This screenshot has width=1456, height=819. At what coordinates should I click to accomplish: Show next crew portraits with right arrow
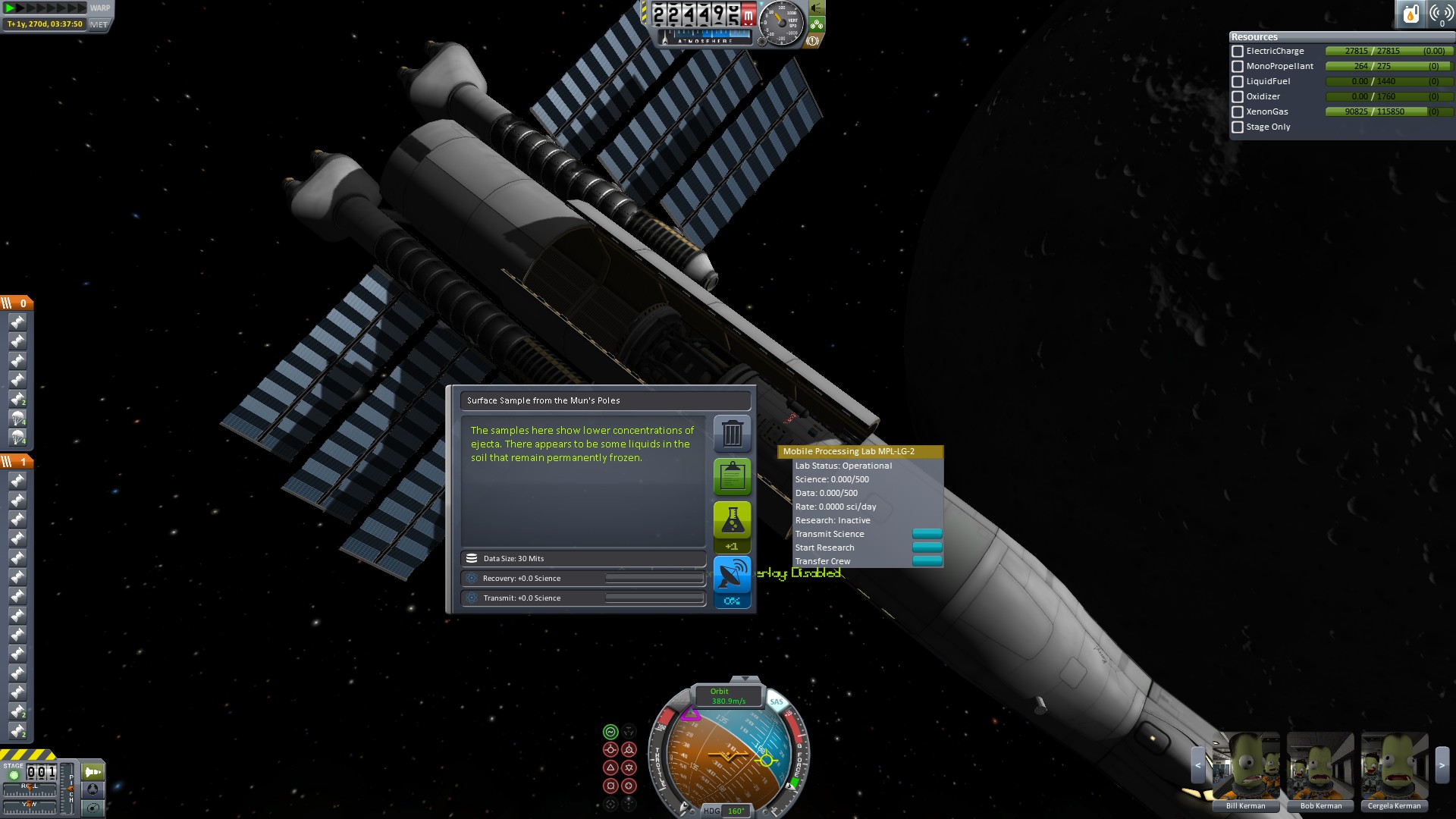tap(1442, 766)
